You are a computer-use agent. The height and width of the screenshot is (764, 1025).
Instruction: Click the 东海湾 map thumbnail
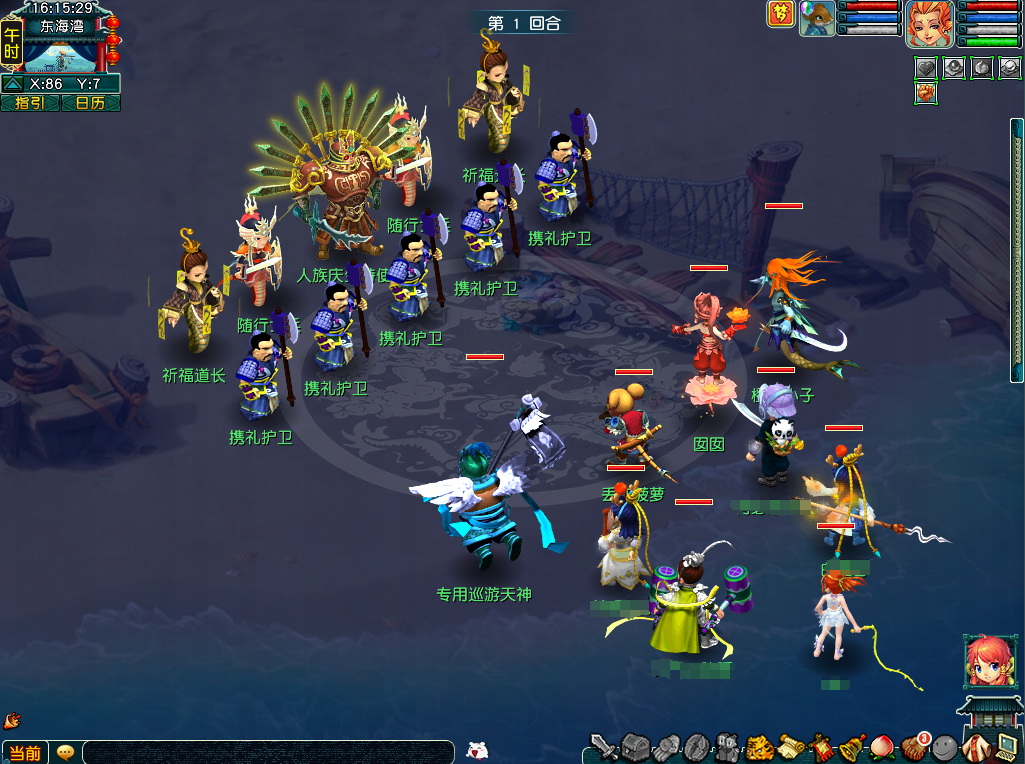click(x=62, y=56)
